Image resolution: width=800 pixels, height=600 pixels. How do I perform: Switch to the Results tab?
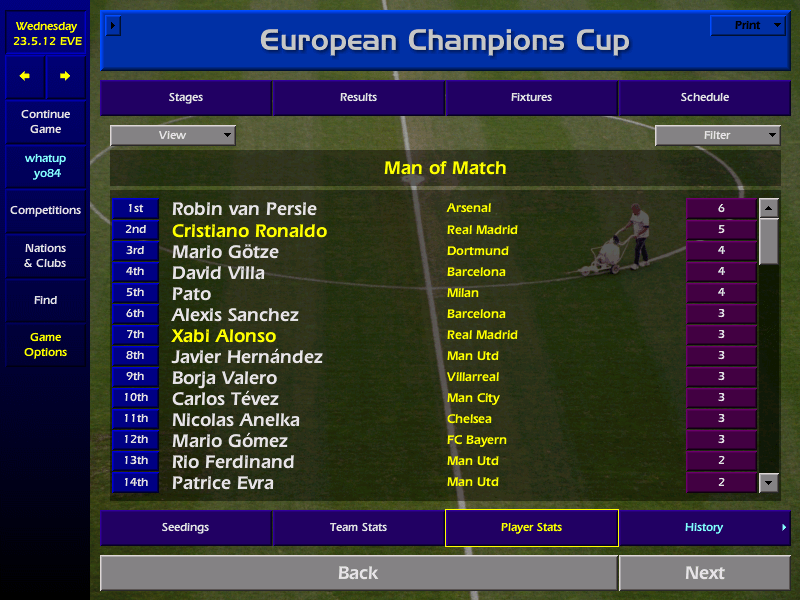pos(358,98)
